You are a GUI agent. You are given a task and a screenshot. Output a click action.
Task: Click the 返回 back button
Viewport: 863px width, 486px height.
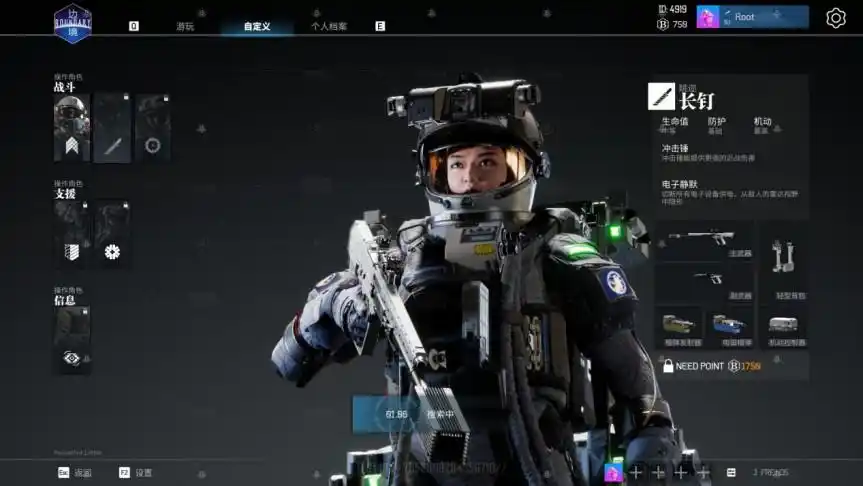tap(75, 472)
